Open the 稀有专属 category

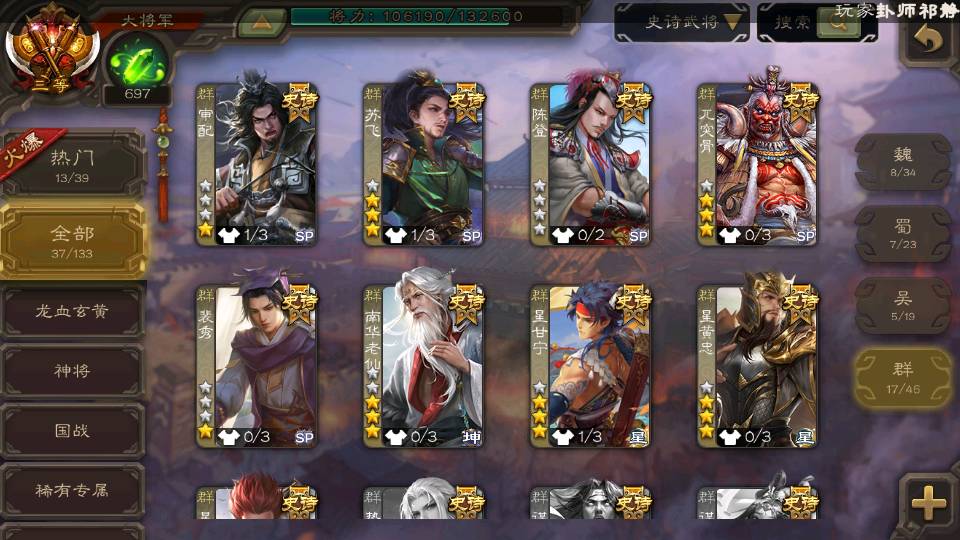[x=72, y=490]
